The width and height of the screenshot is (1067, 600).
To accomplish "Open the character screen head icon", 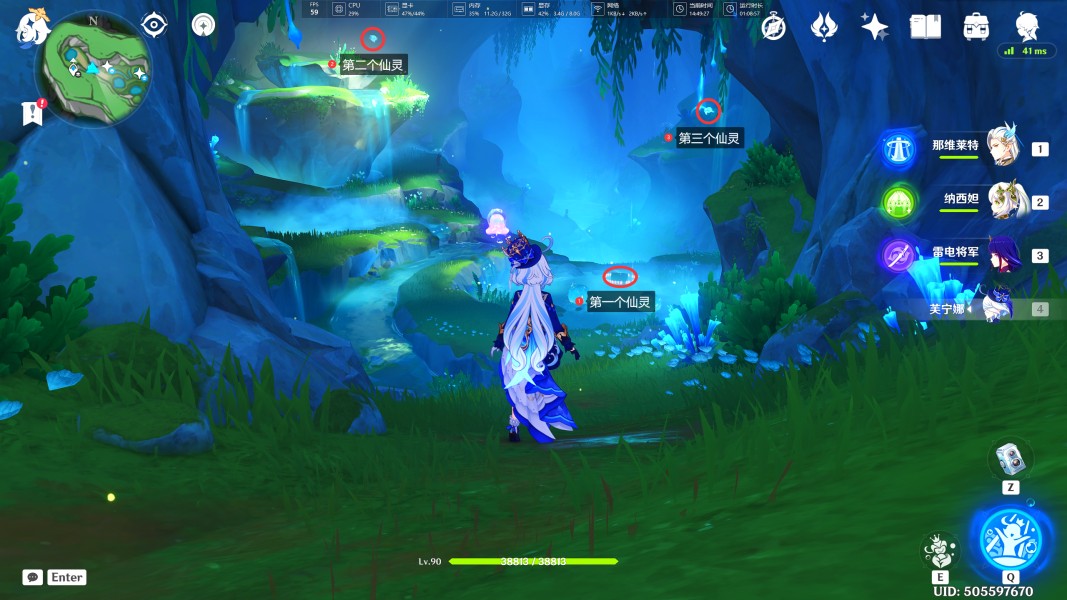I will [1027, 27].
